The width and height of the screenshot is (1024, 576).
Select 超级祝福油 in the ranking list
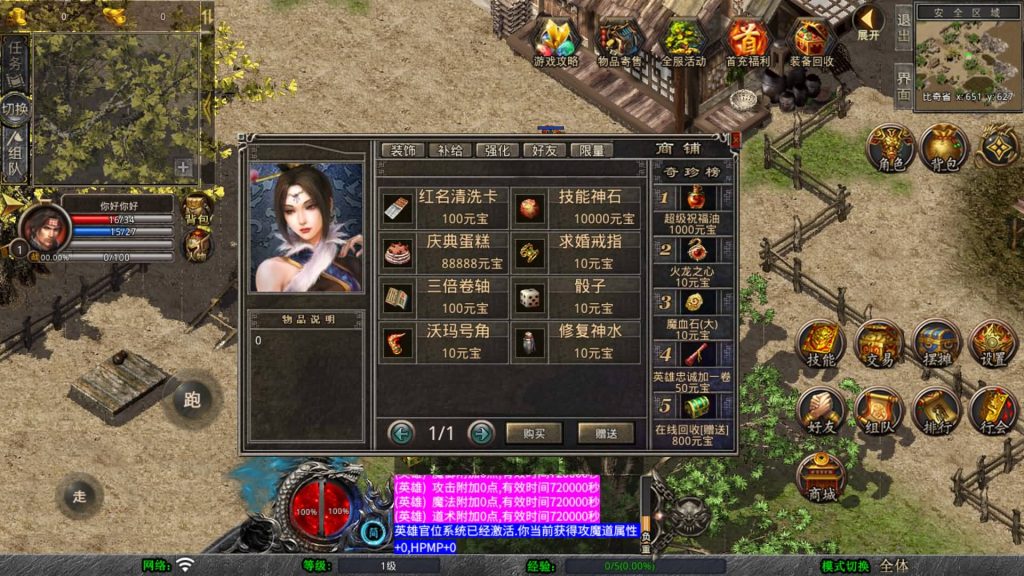coord(692,208)
